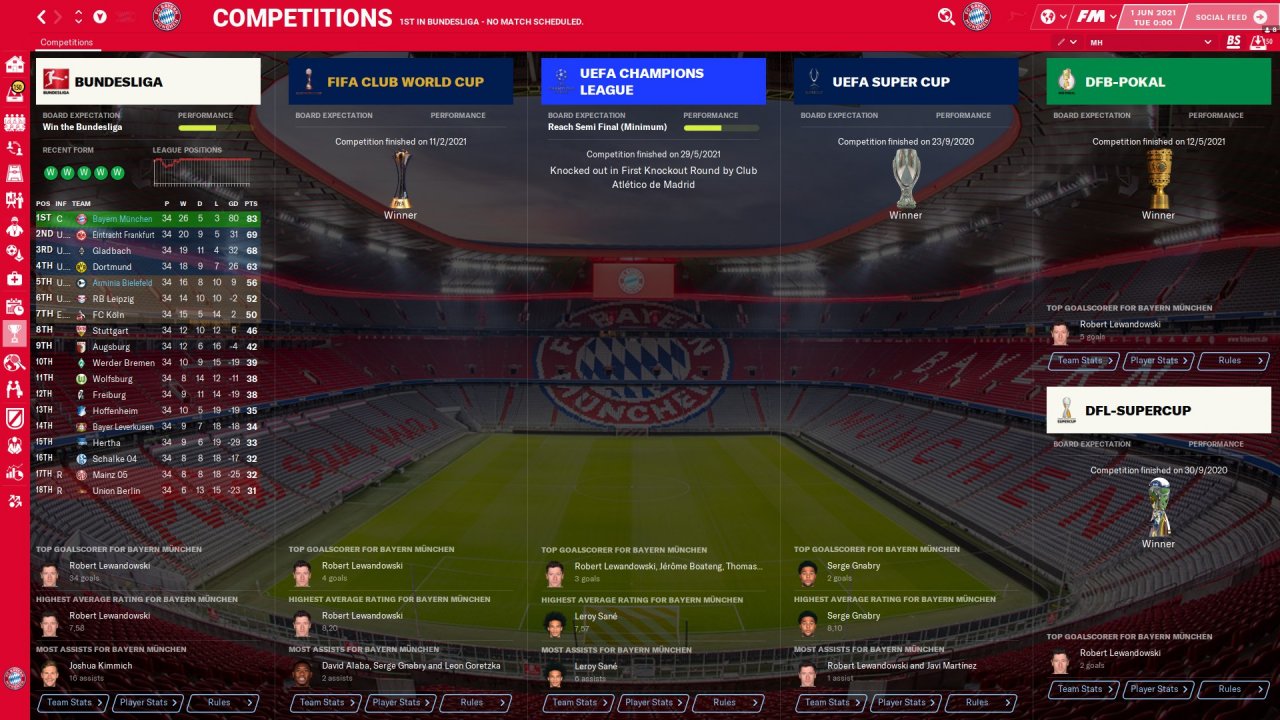1280x720 pixels.
Task: Open the DFB-Pokal competition header
Action: coord(1158,81)
